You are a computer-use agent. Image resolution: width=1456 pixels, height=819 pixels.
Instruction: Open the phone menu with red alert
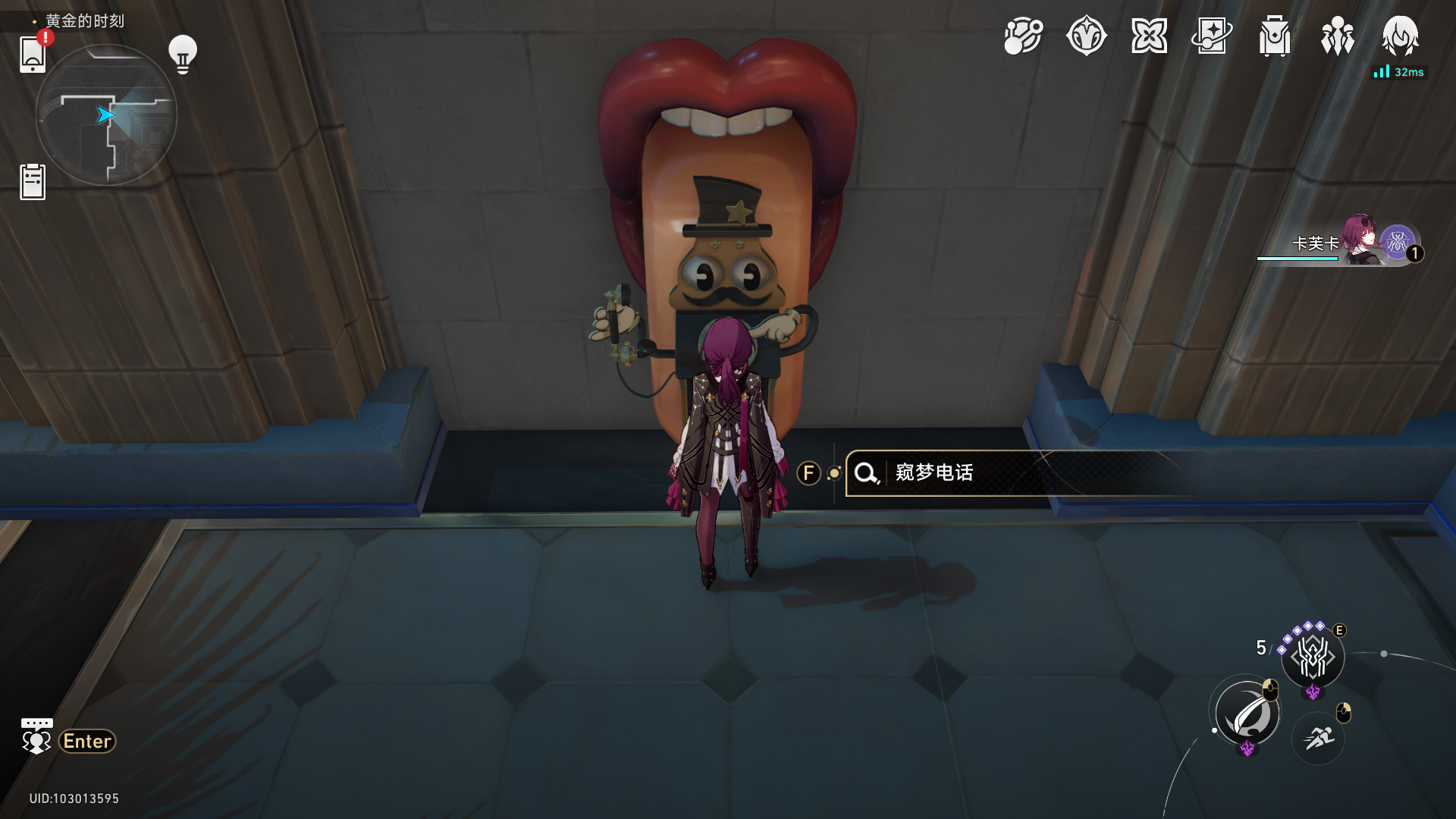point(33,54)
